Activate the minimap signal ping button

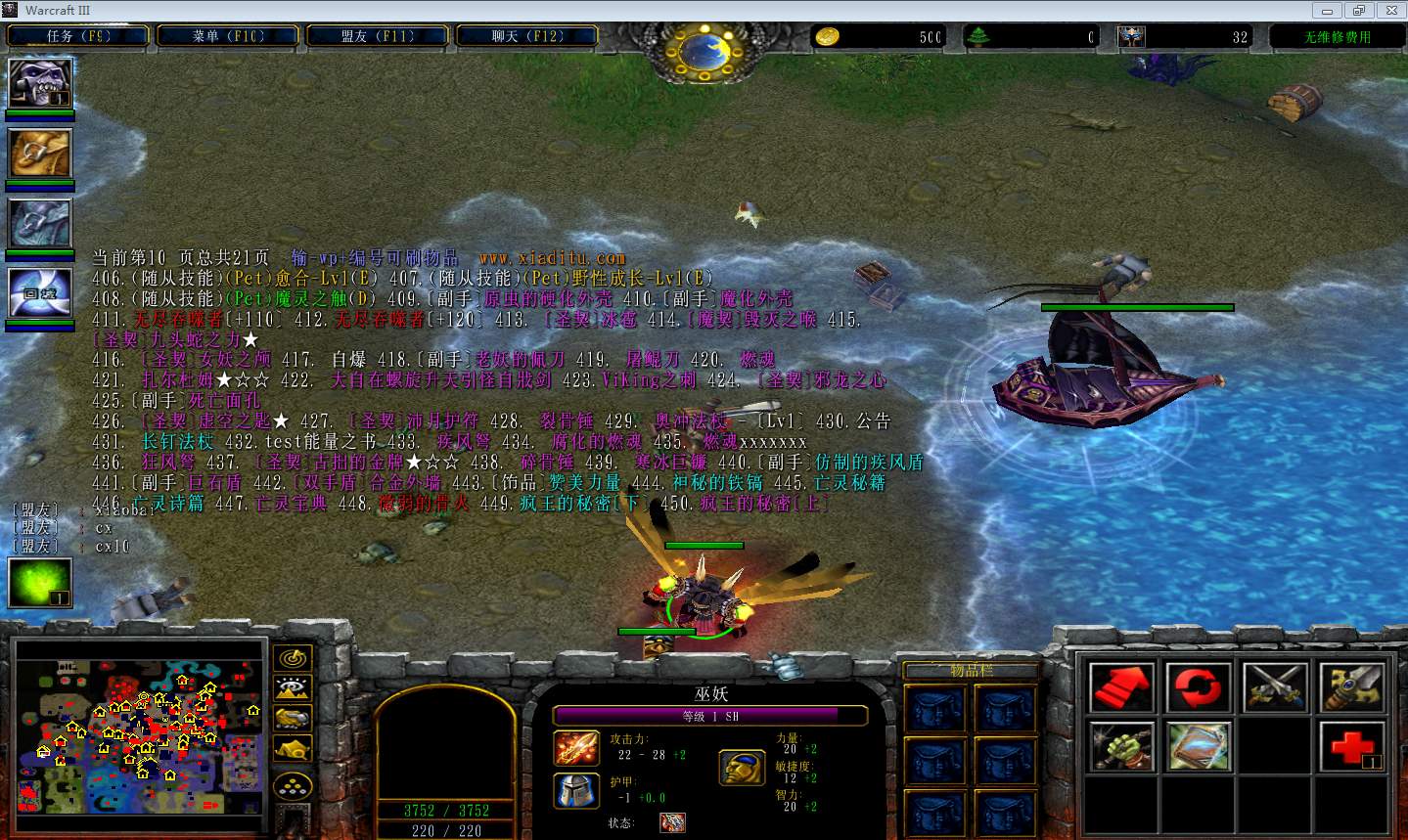pyautogui.click(x=292, y=658)
